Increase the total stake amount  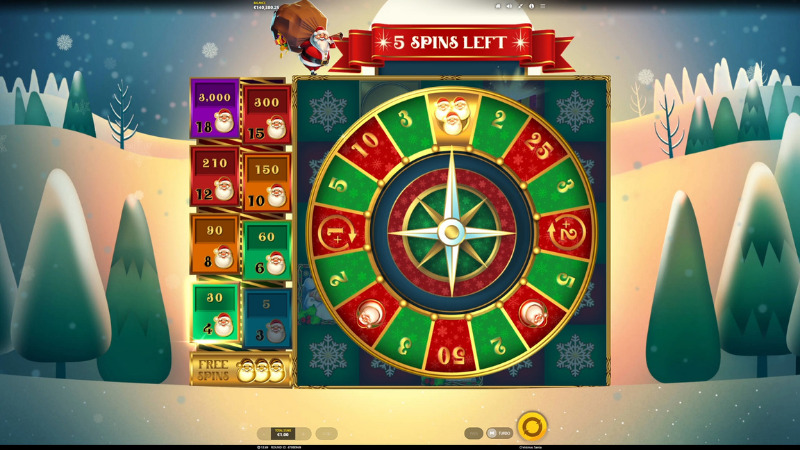[x=303, y=434]
